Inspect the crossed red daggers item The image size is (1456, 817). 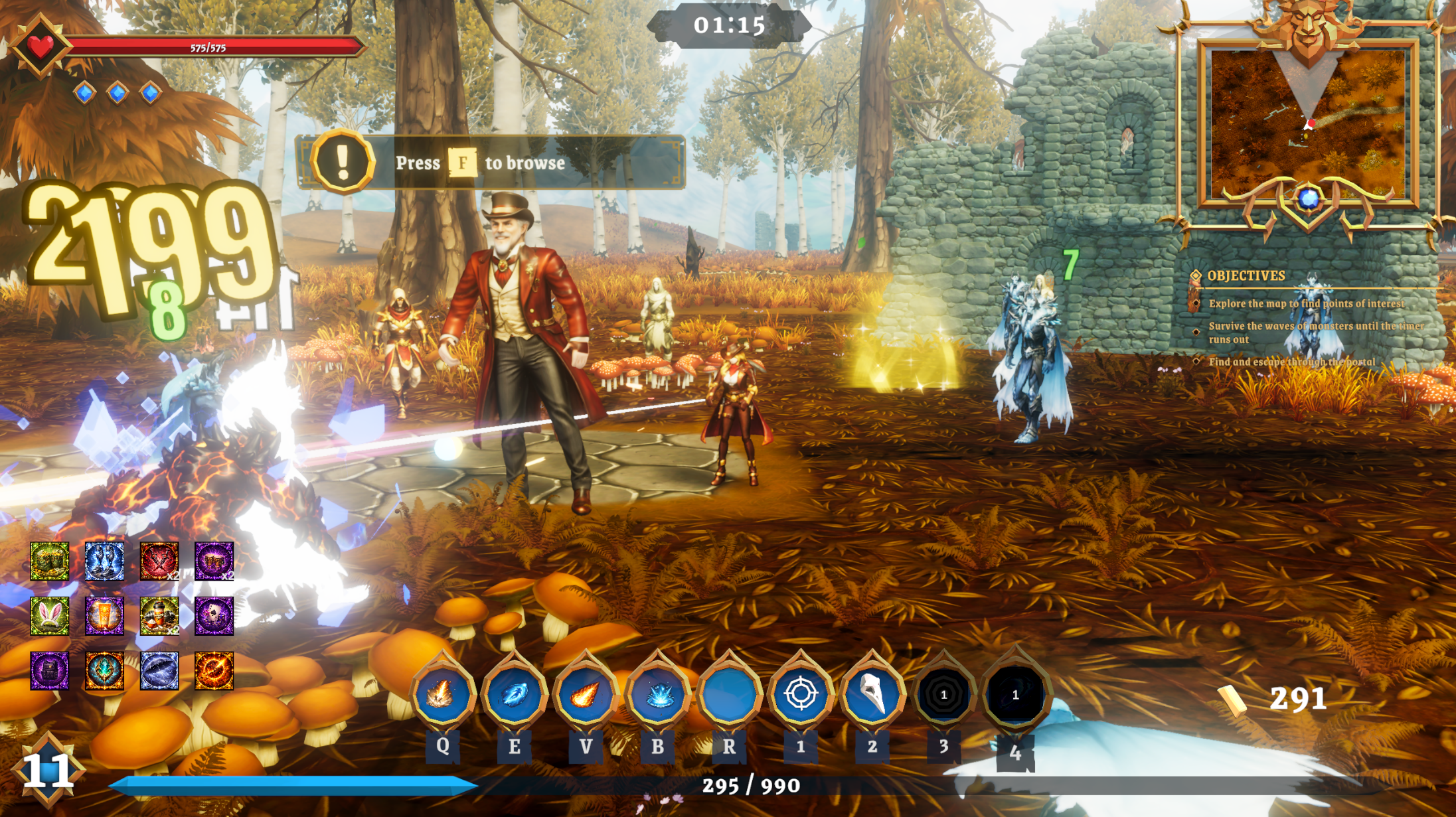(159, 561)
